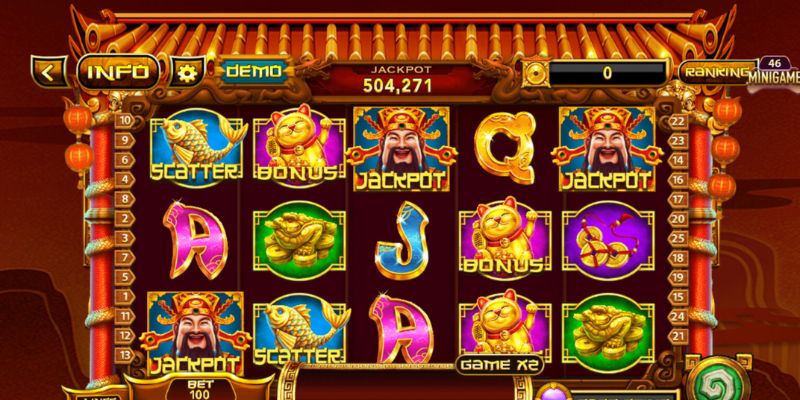Choose payline number 13 marker
Image resolution: width=800 pixels, height=400 pixels.
127,354
